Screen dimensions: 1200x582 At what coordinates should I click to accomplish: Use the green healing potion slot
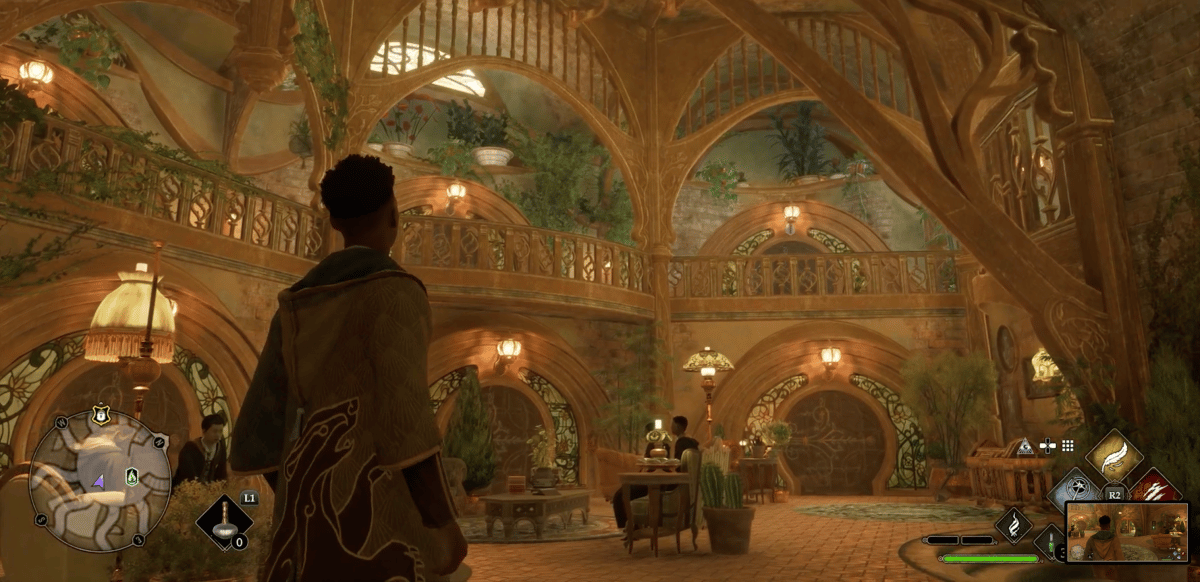coord(1052,544)
